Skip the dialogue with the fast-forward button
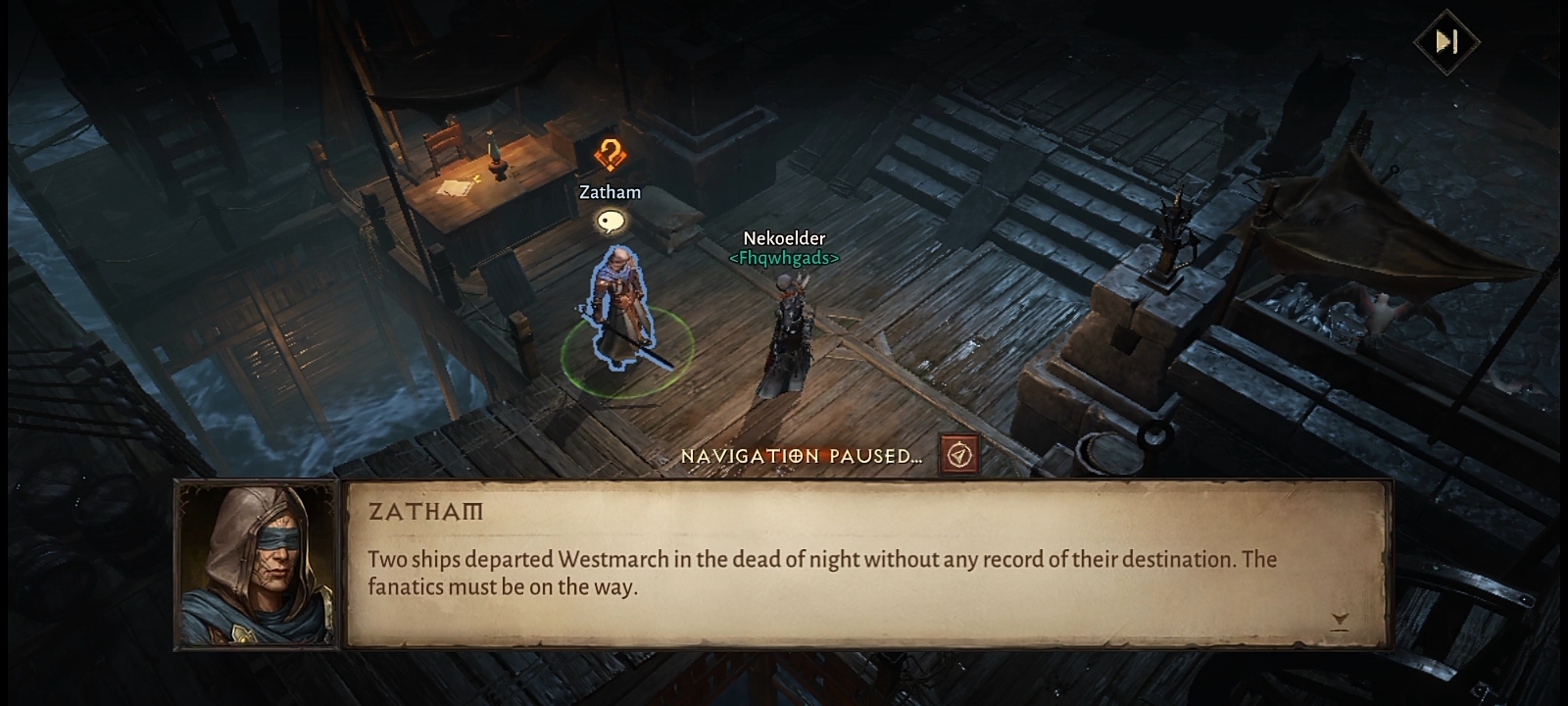This screenshot has height=706, width=1568. click(x=1446, y=41)
